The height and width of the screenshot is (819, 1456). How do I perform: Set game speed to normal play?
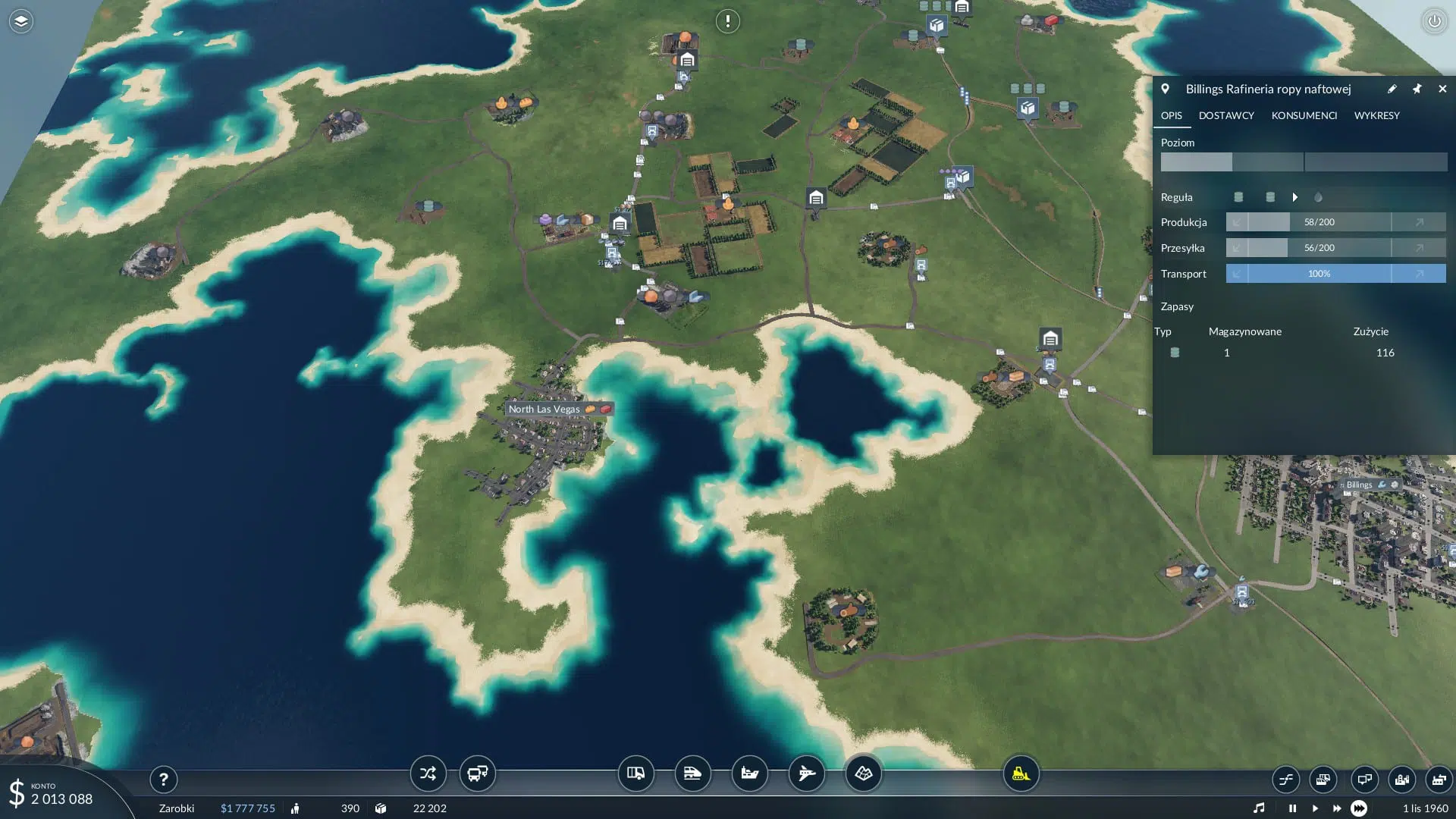point(1314,808)
